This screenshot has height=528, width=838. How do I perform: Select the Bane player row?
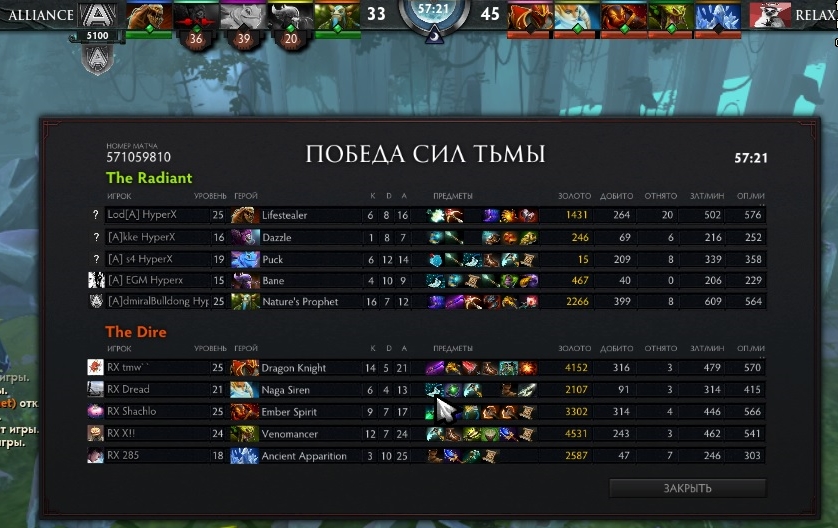point(300,281)
